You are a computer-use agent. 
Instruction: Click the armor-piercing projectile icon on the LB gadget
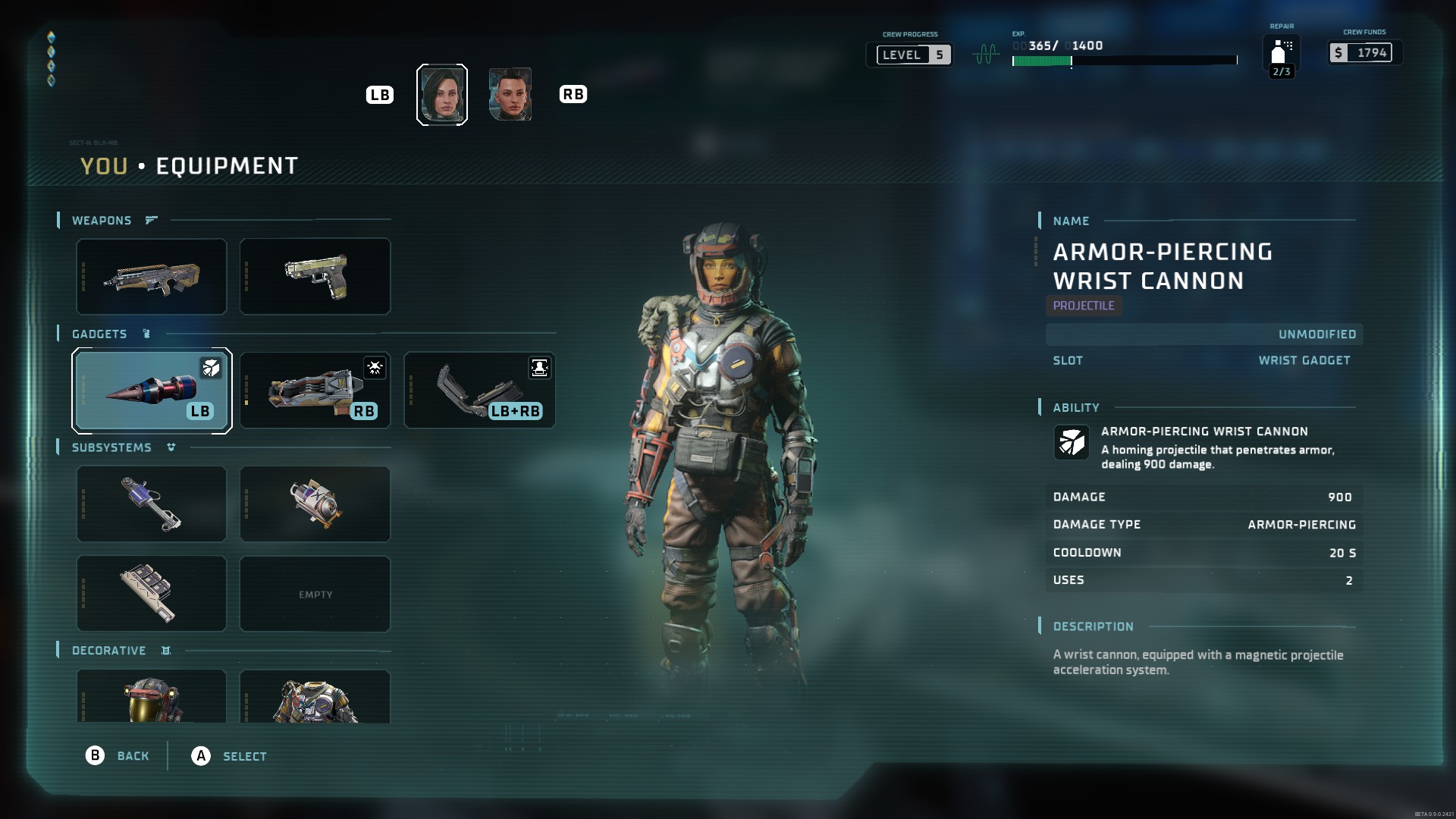pos(212,369)
